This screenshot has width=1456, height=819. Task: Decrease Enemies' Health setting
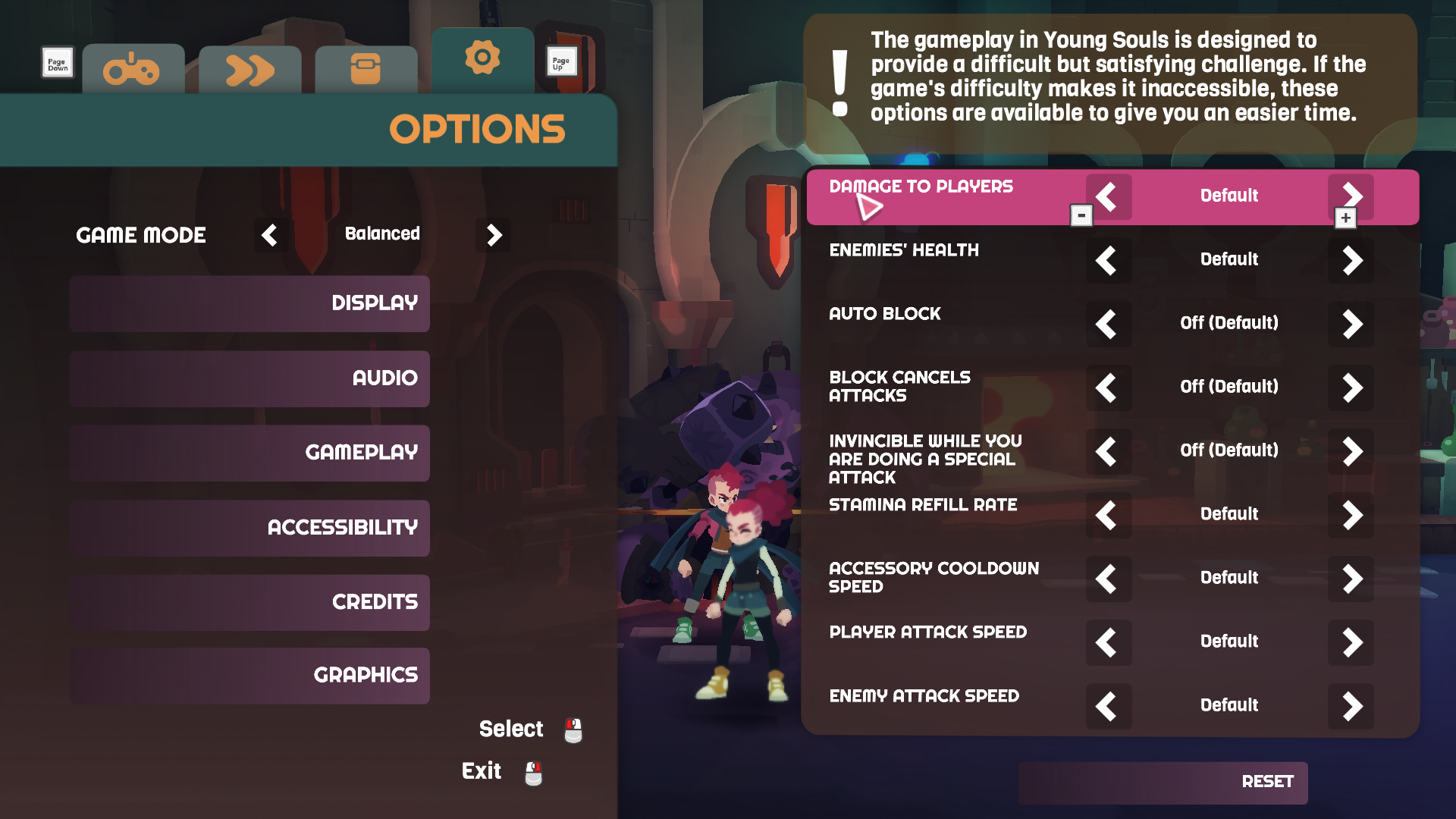pos(1108,261)
